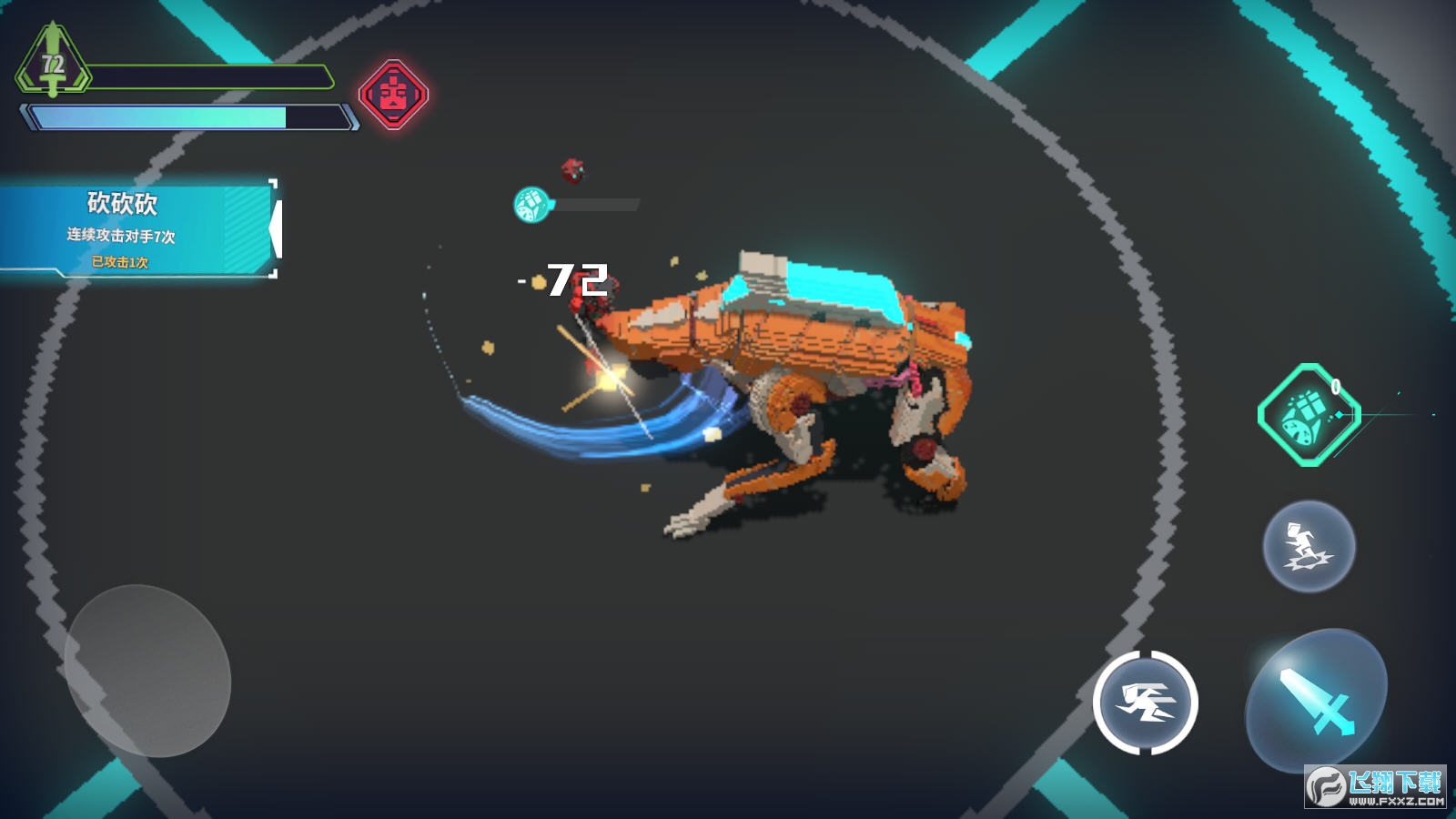The height and width of the screenshot is (819, 1456).
Task: Click the virtual joystick pad
Action: coord(147,671)
